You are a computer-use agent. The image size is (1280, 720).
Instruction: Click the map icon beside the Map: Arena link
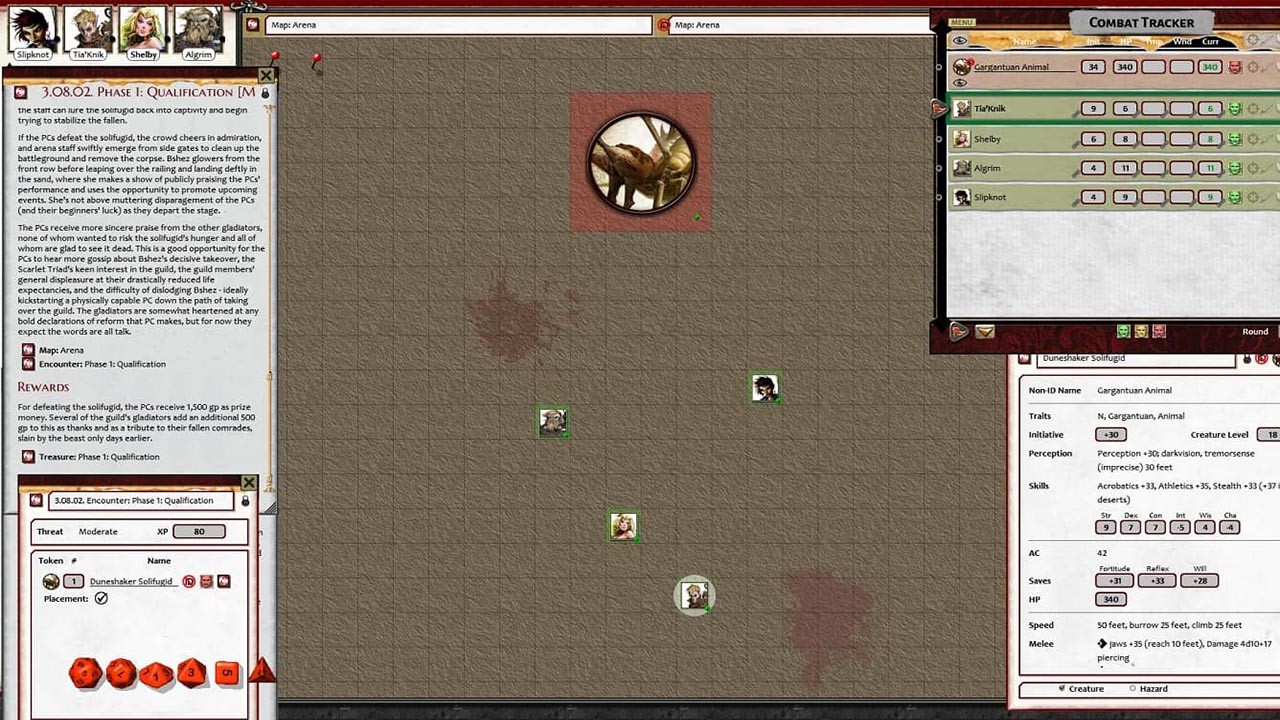pos(27,350)
